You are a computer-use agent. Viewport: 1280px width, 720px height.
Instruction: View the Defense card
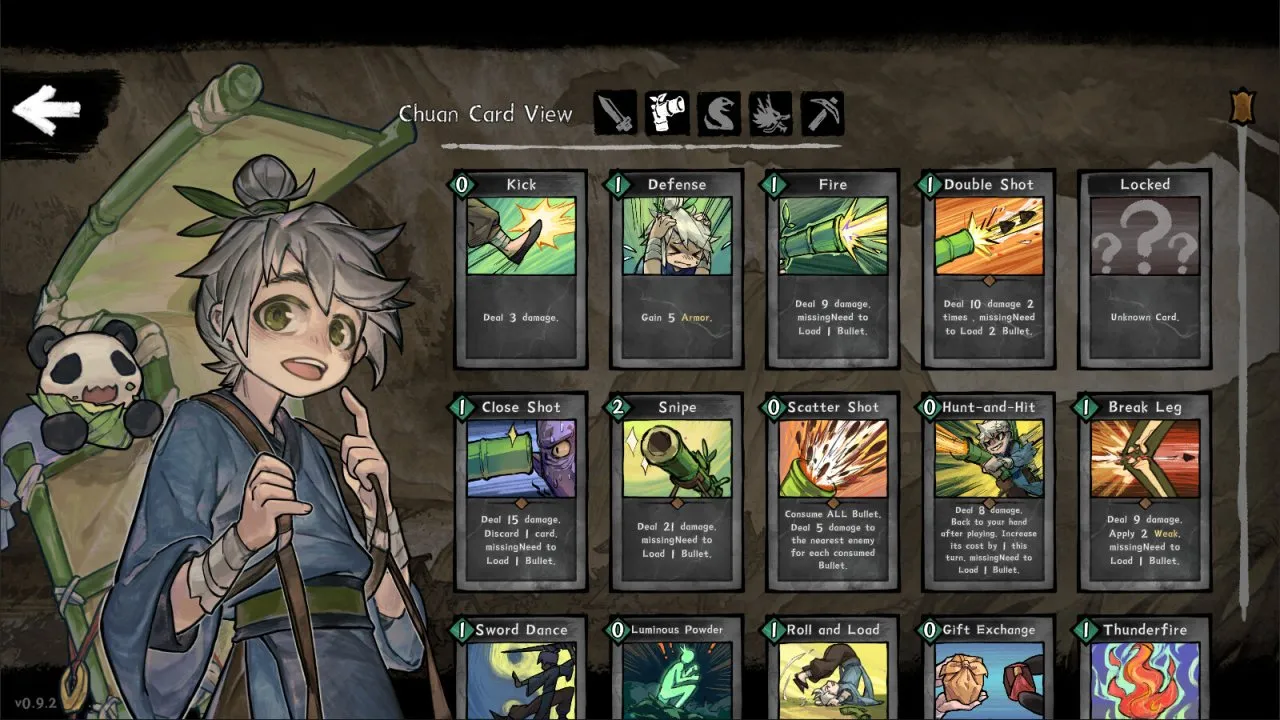676,269
